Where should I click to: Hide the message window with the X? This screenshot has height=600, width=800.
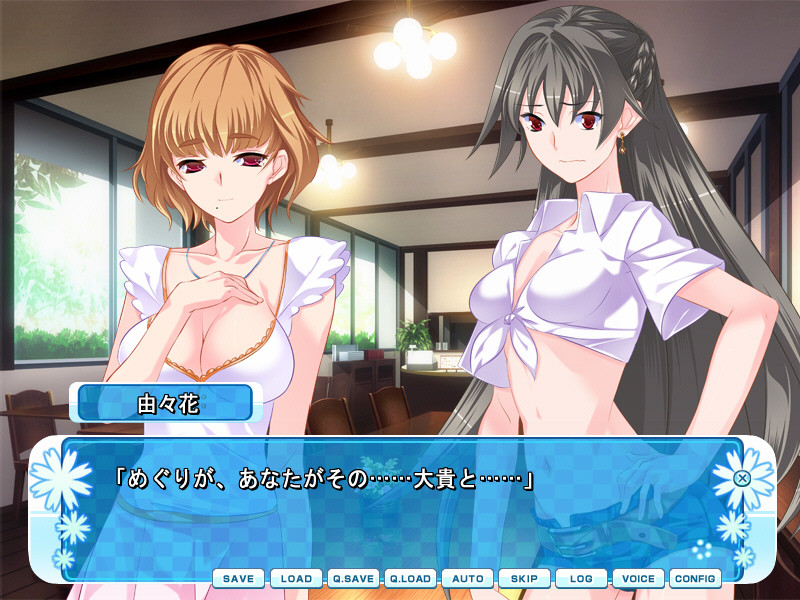tap(742, 478)
